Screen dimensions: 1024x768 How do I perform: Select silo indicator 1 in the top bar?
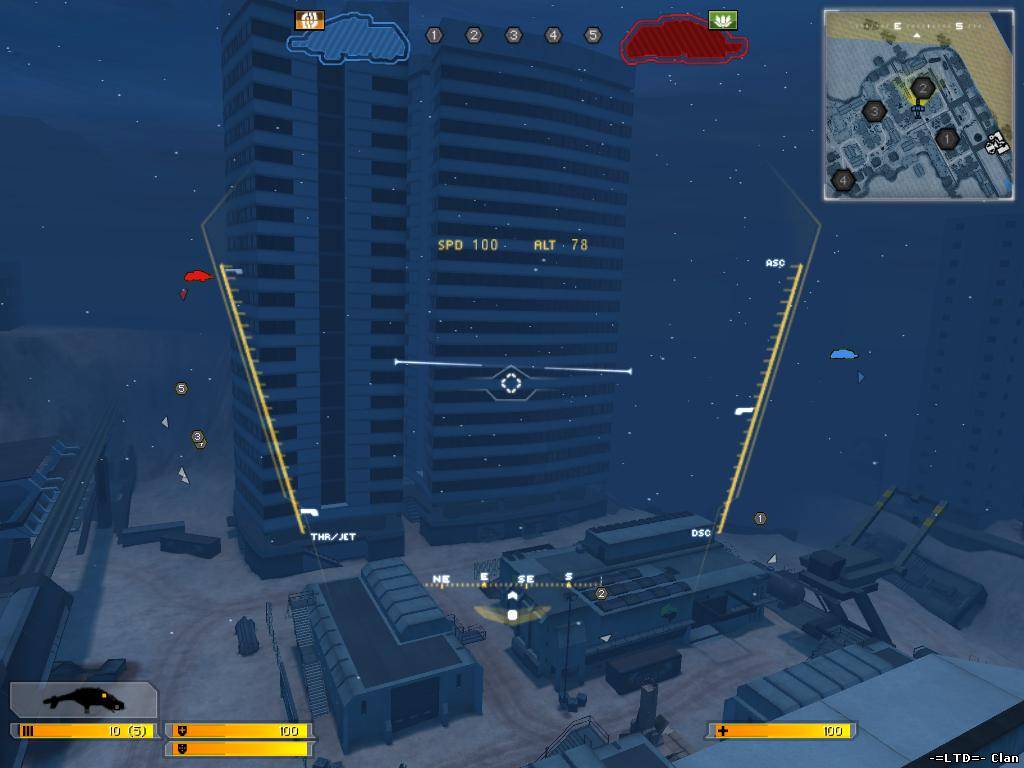(x=434, y=35)
